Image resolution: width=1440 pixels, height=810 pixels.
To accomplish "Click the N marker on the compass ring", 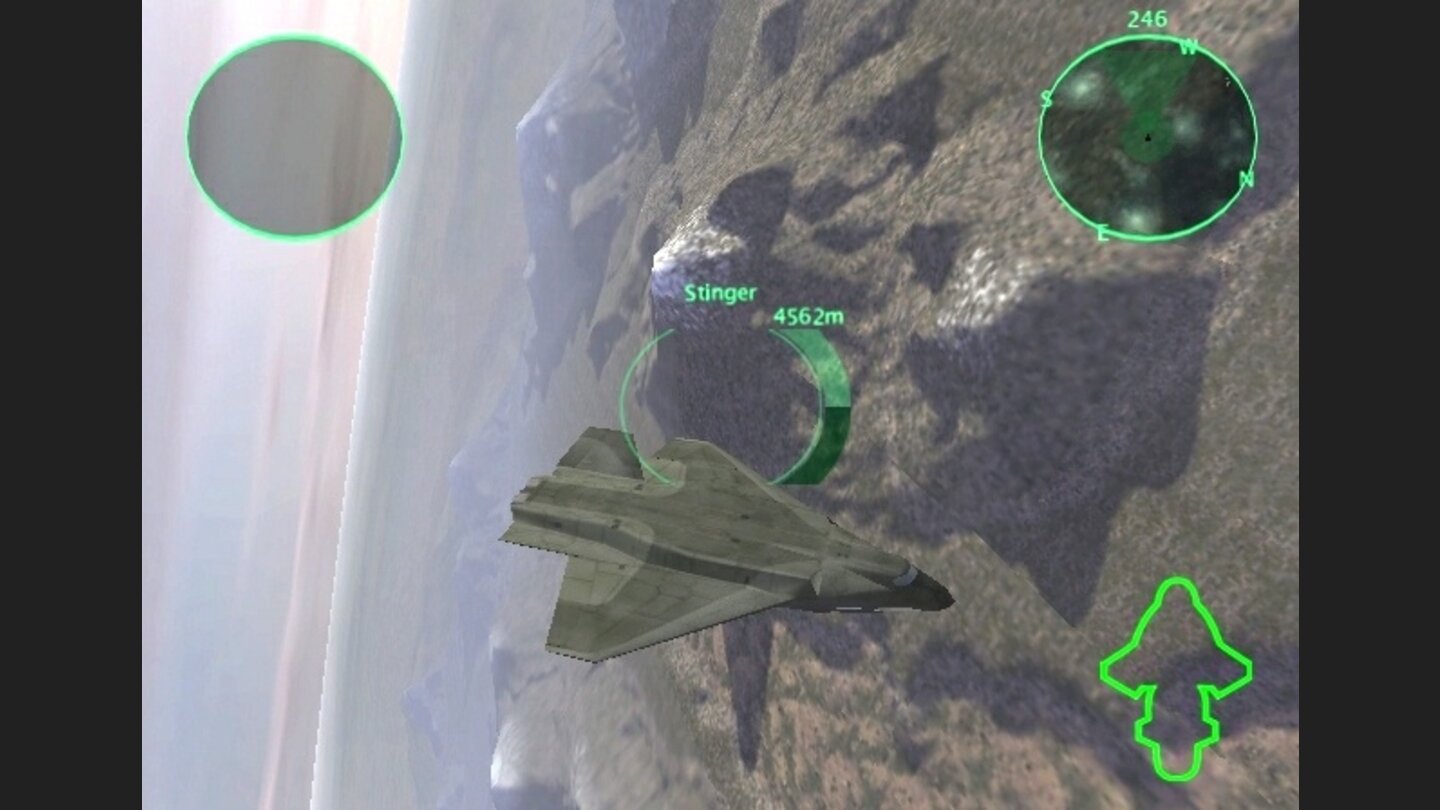I will pos(1245,180).
